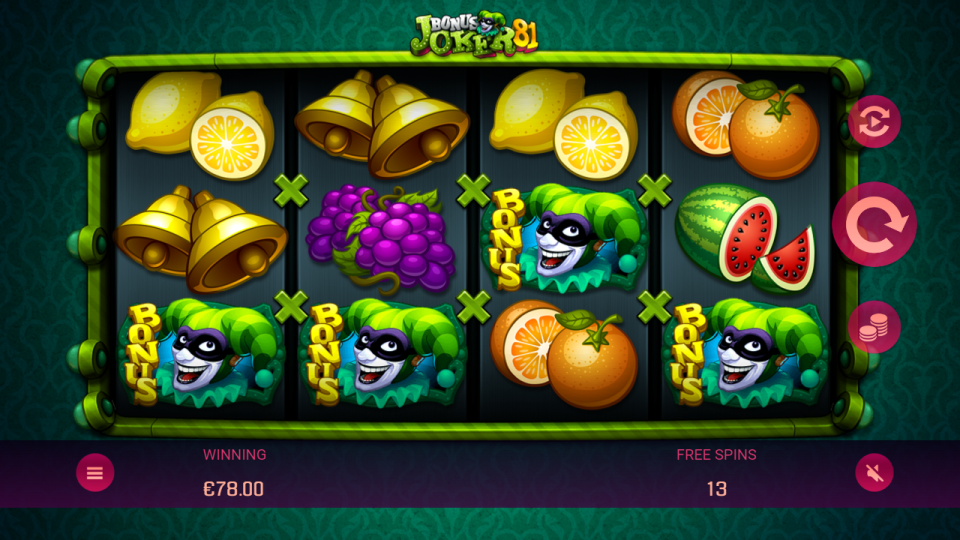
Task: Toggle the muted sound button
Action: point(874,473)
